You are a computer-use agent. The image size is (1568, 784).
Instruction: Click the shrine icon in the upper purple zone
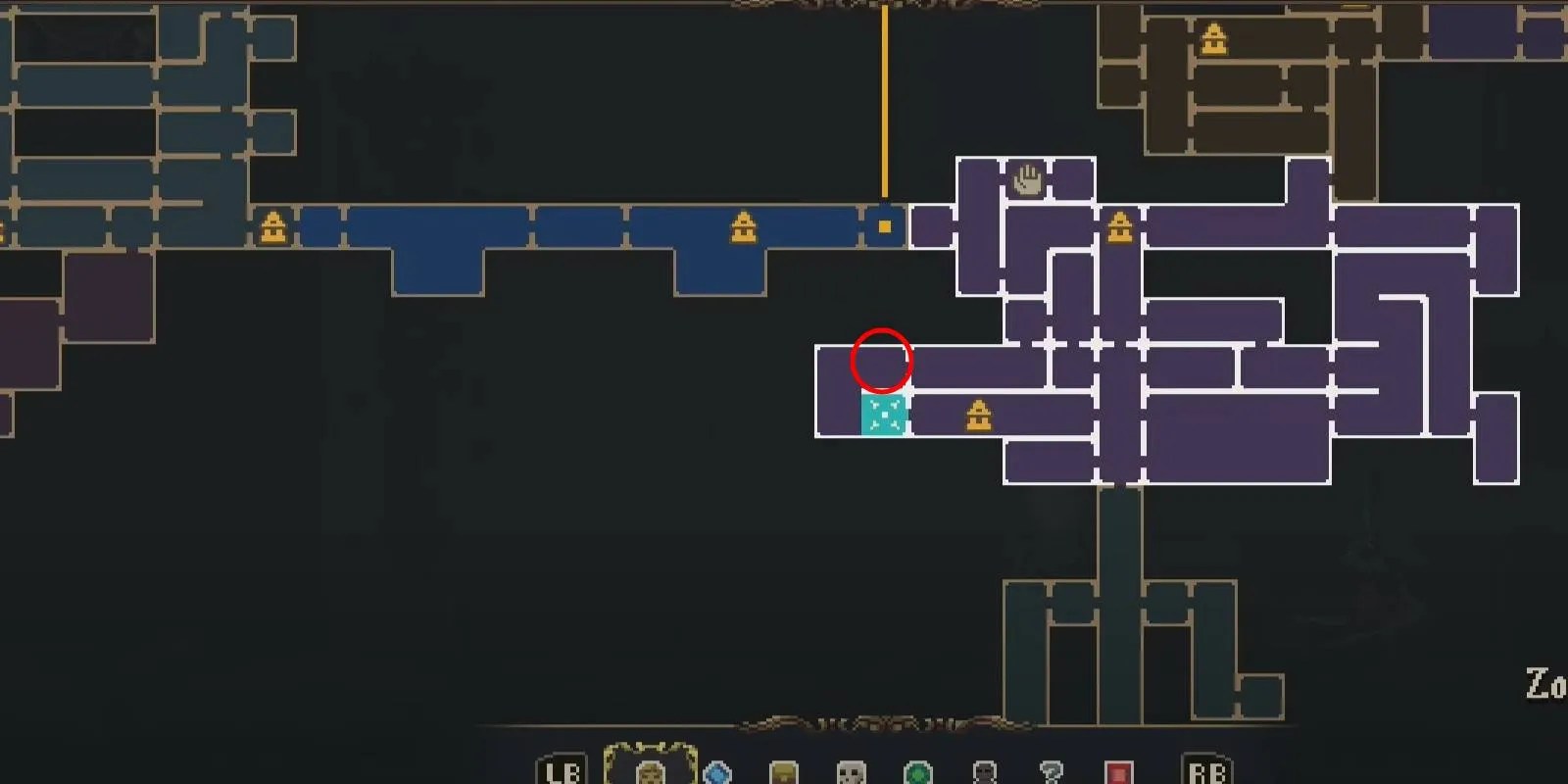[1120, 226]
